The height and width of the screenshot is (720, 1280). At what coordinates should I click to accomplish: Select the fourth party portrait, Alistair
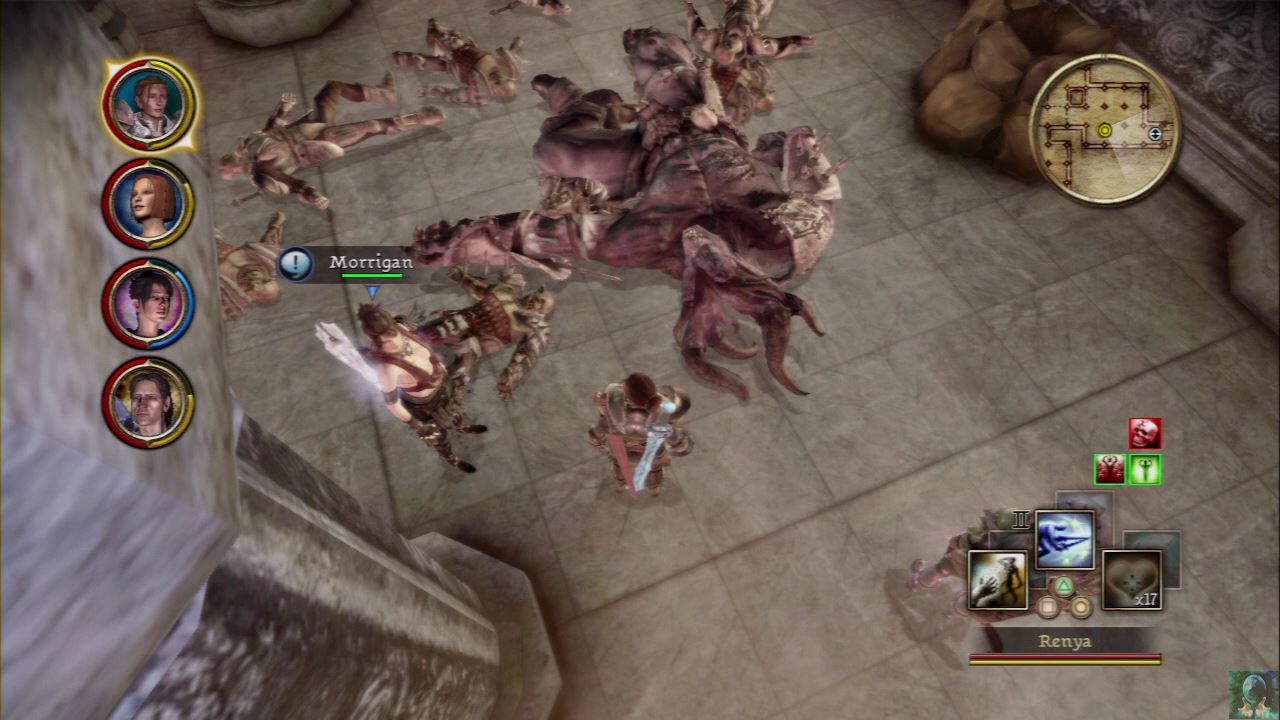148,402
